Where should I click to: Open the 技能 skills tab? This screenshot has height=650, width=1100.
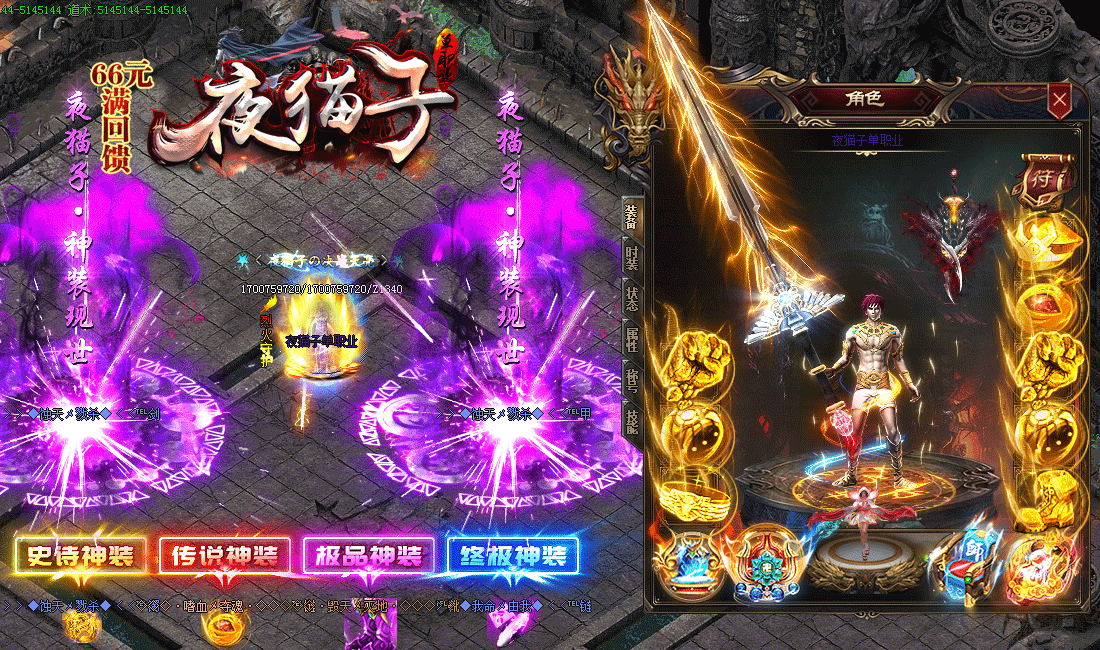pyautogui.click(x=631, y=418)
